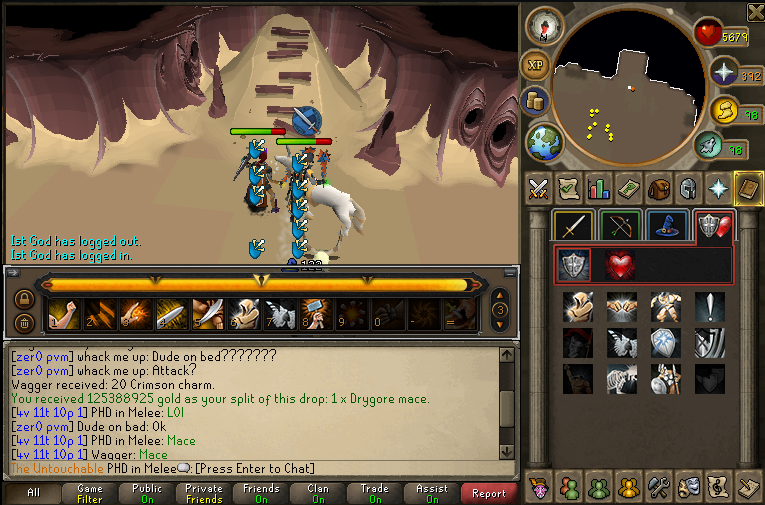765x505 pixels.
Task: Choose the Constitution heart abilities subtab
Action: click(619, 264)
